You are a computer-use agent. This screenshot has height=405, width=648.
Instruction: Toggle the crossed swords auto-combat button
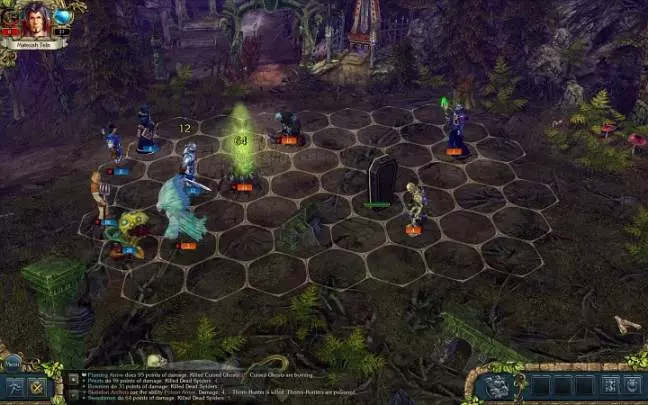coord(38,388)
